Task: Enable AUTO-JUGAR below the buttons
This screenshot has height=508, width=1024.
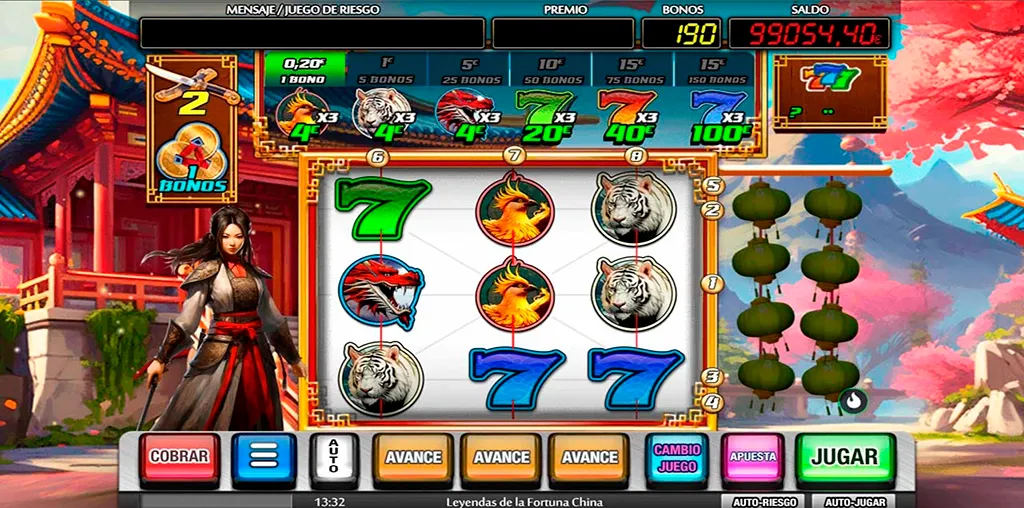Action: [854, 502]
